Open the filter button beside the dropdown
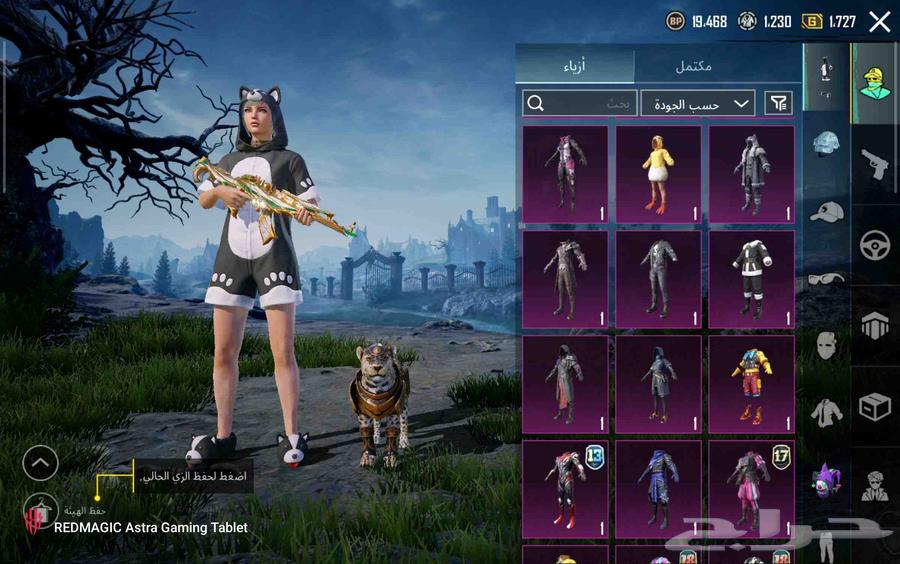The width and height of the screenshot is (900, 564). click(778, 103)
